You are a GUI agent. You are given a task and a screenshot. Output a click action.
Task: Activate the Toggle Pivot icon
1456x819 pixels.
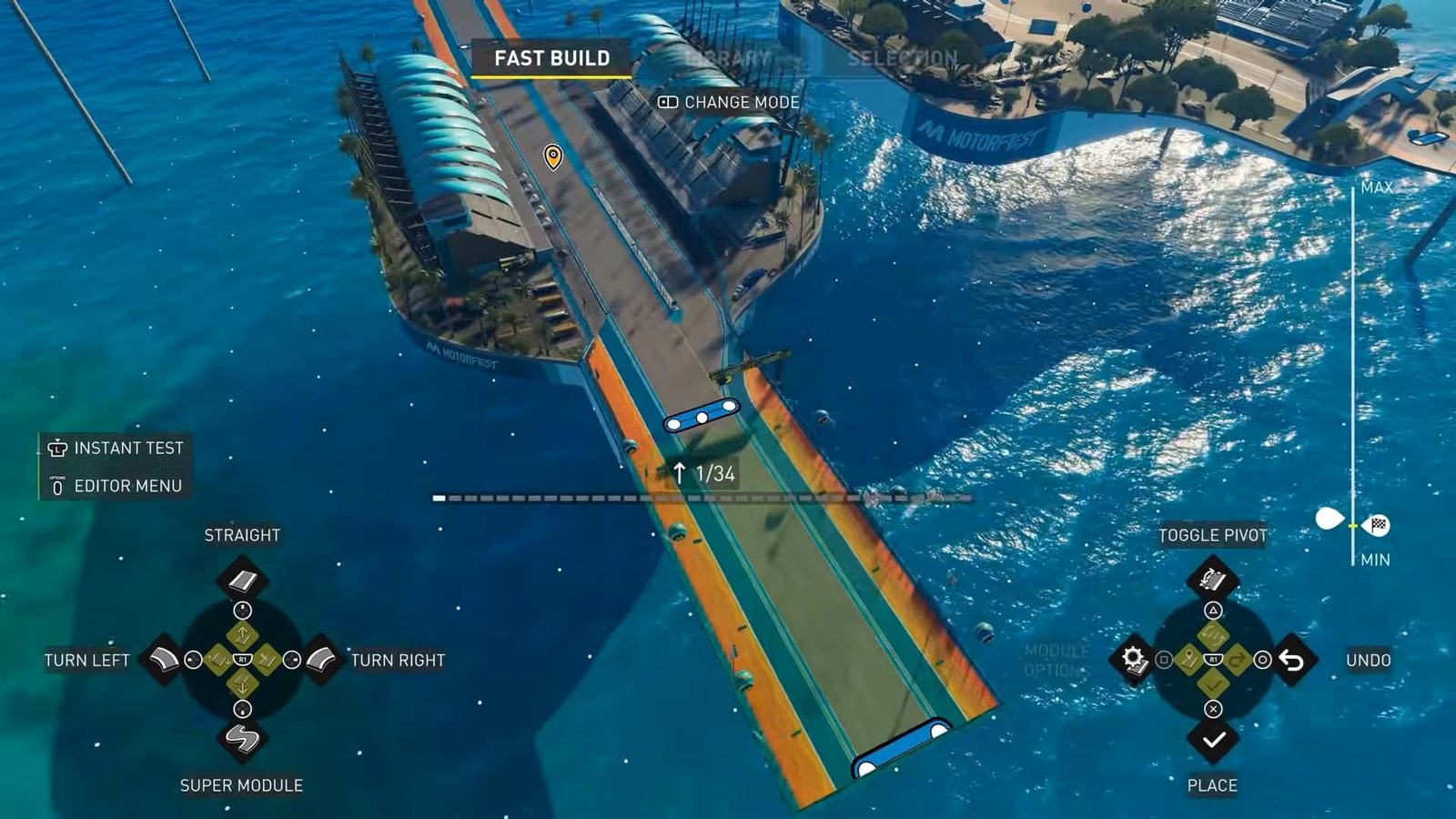click(x=1212, y=579)
